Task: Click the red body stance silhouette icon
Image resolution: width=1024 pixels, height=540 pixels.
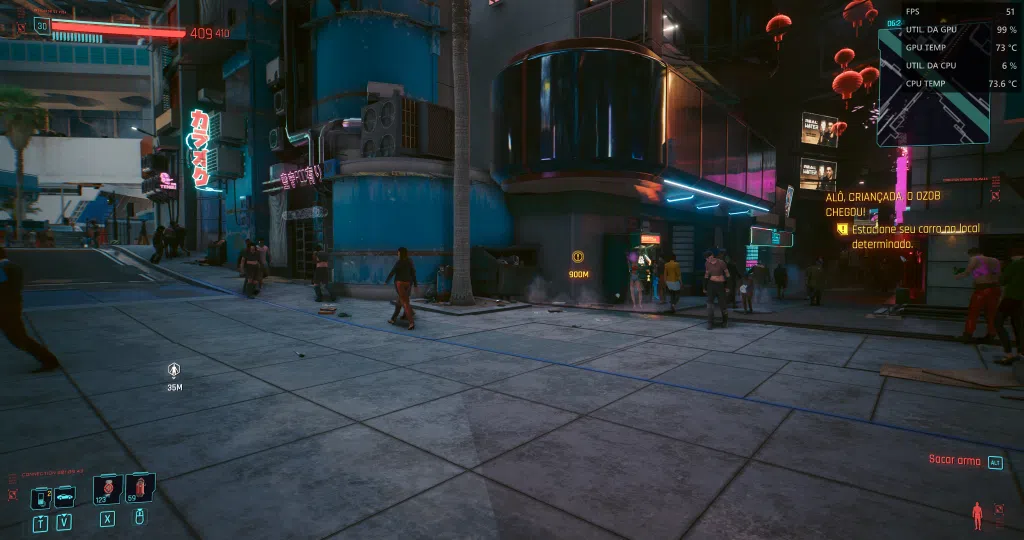Action: (978, 514)
